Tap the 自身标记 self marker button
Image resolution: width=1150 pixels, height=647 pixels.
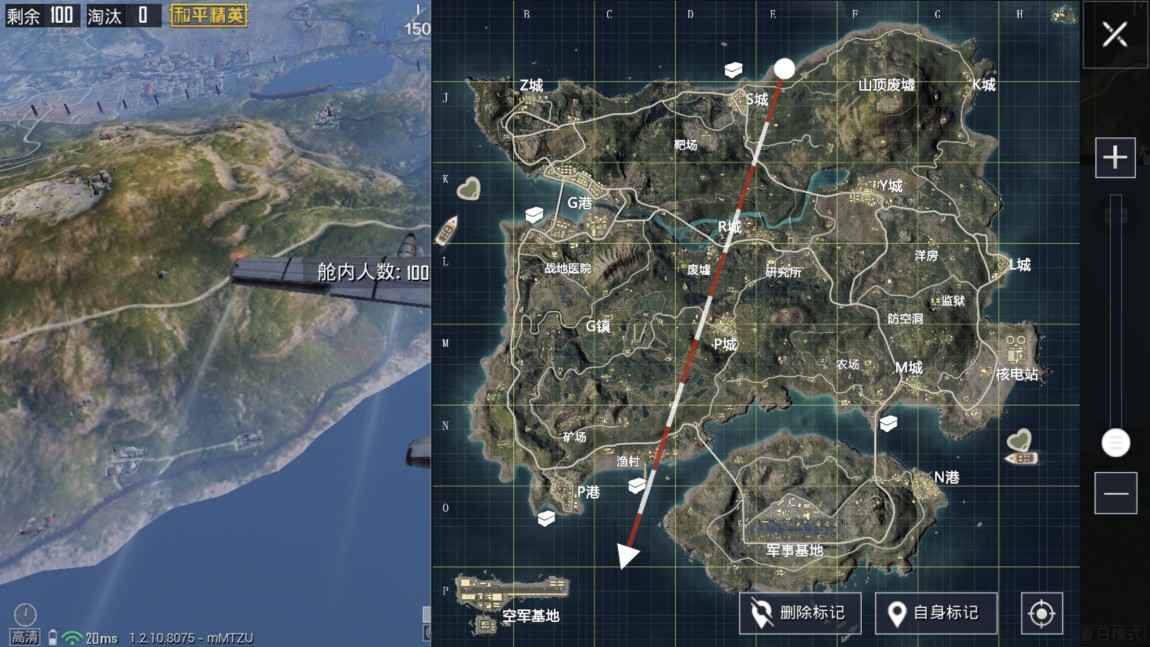[x=936, y=613]
